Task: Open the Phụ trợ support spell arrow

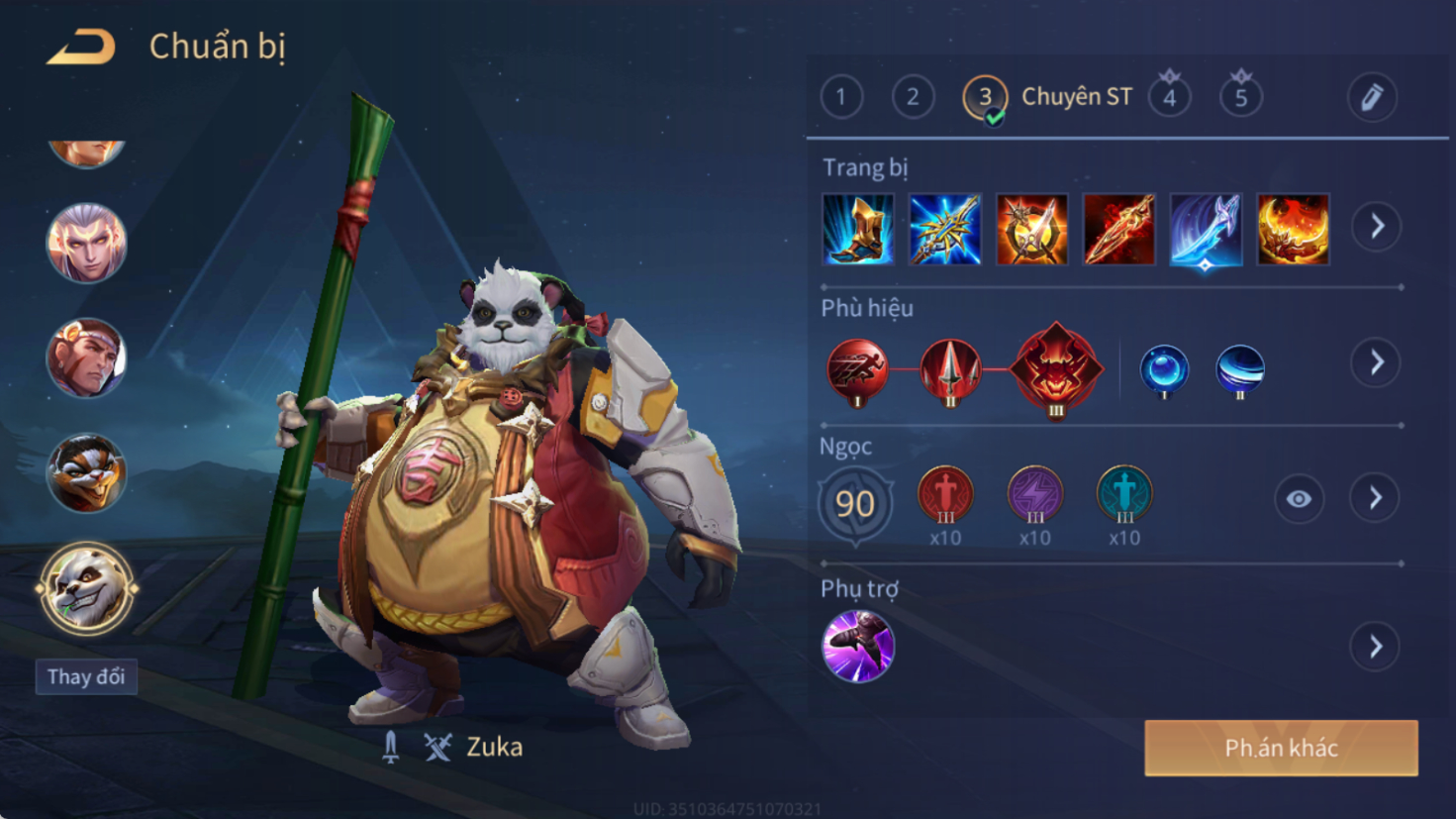Action: tap(1376, 647)
